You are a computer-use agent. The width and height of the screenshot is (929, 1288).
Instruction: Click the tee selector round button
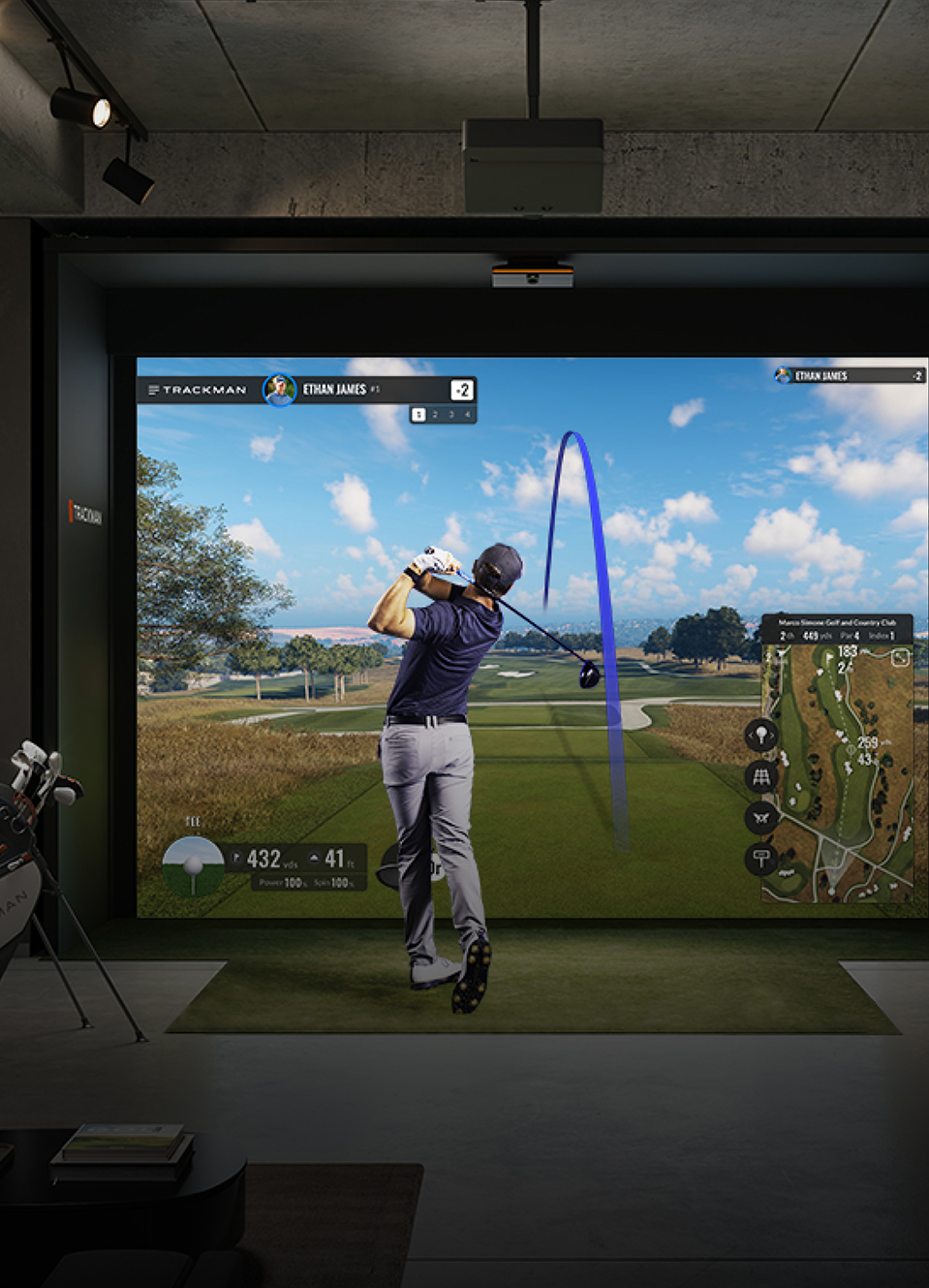click(x=761, y=735)
